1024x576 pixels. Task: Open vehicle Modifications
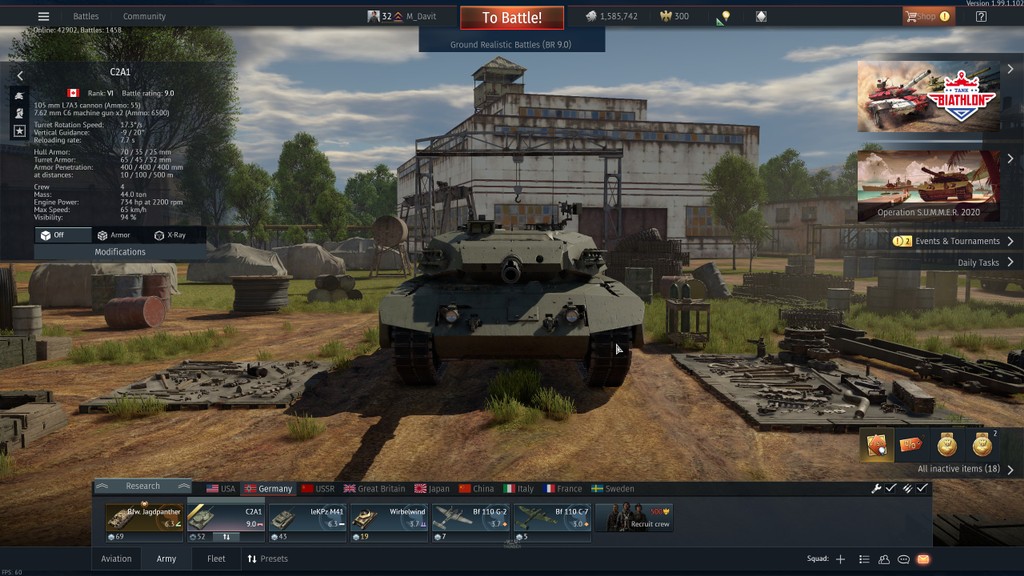click(120, 252)
